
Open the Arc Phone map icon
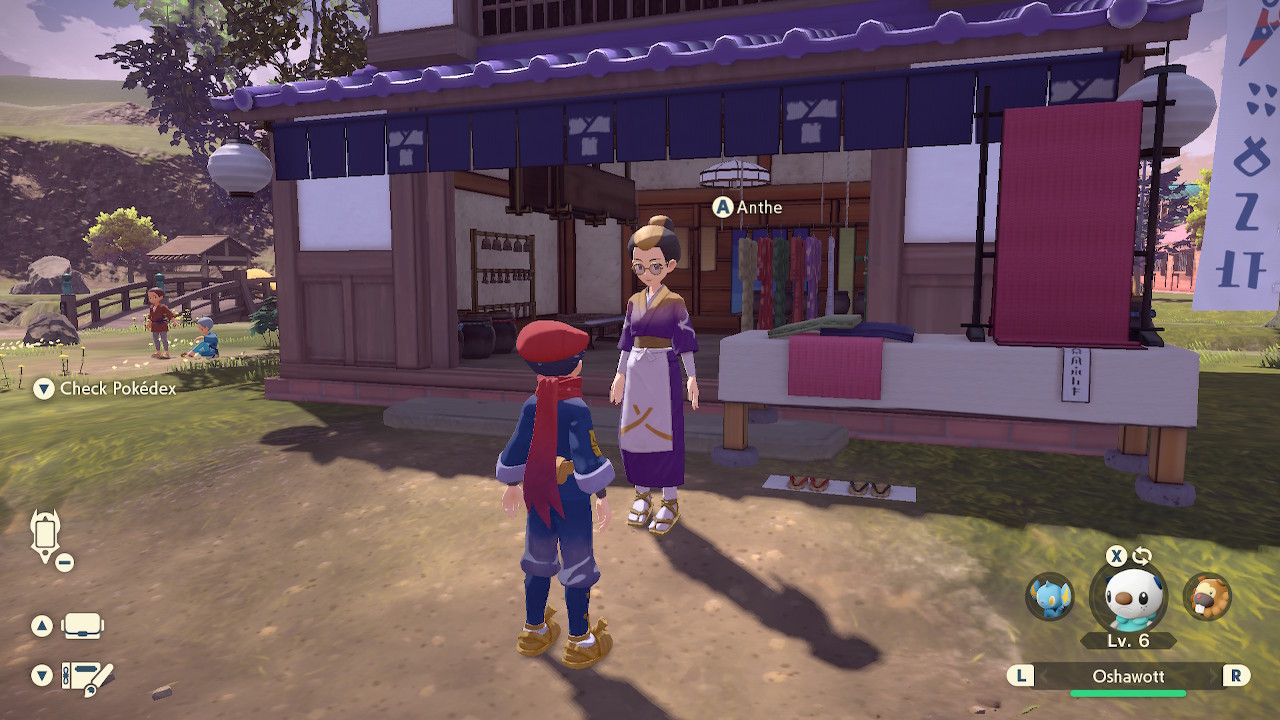[x=47, y=538]
